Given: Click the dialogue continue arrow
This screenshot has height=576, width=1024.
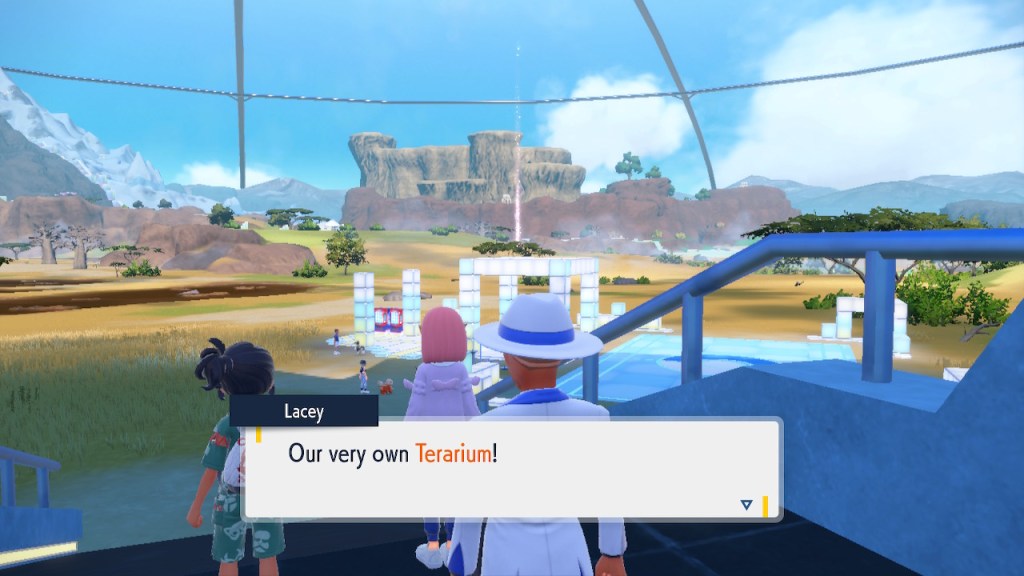Looking at the screenshot, I should click(x=746, y=505).
